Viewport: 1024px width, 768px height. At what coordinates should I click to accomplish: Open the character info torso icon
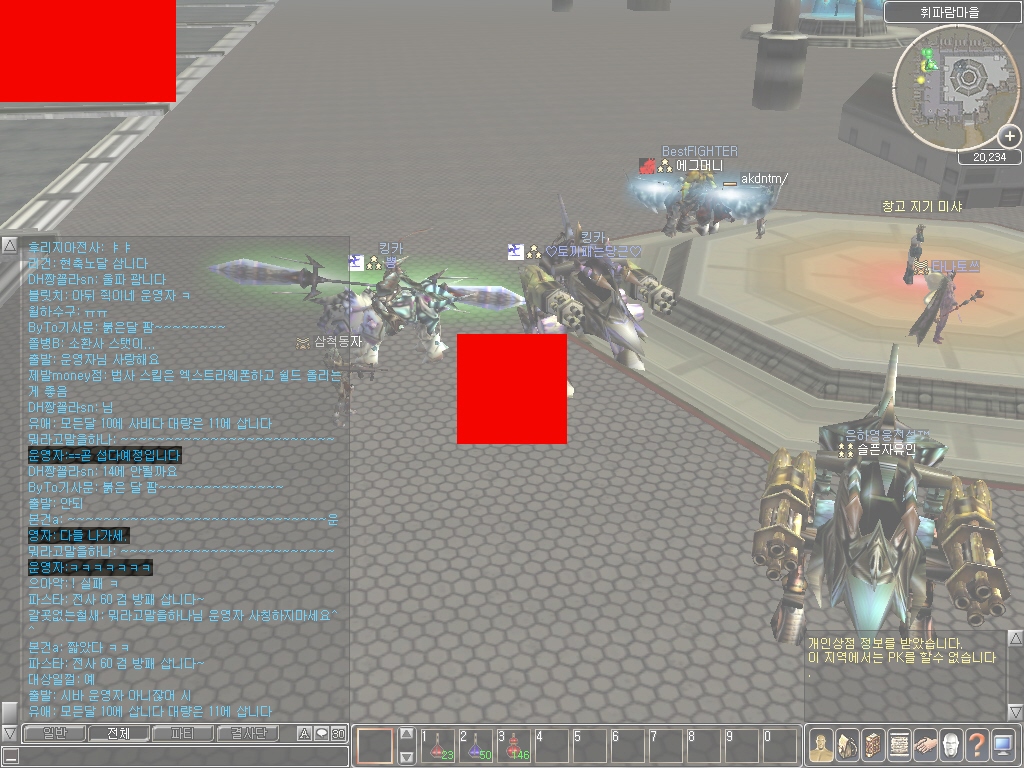tap(821, 745)
